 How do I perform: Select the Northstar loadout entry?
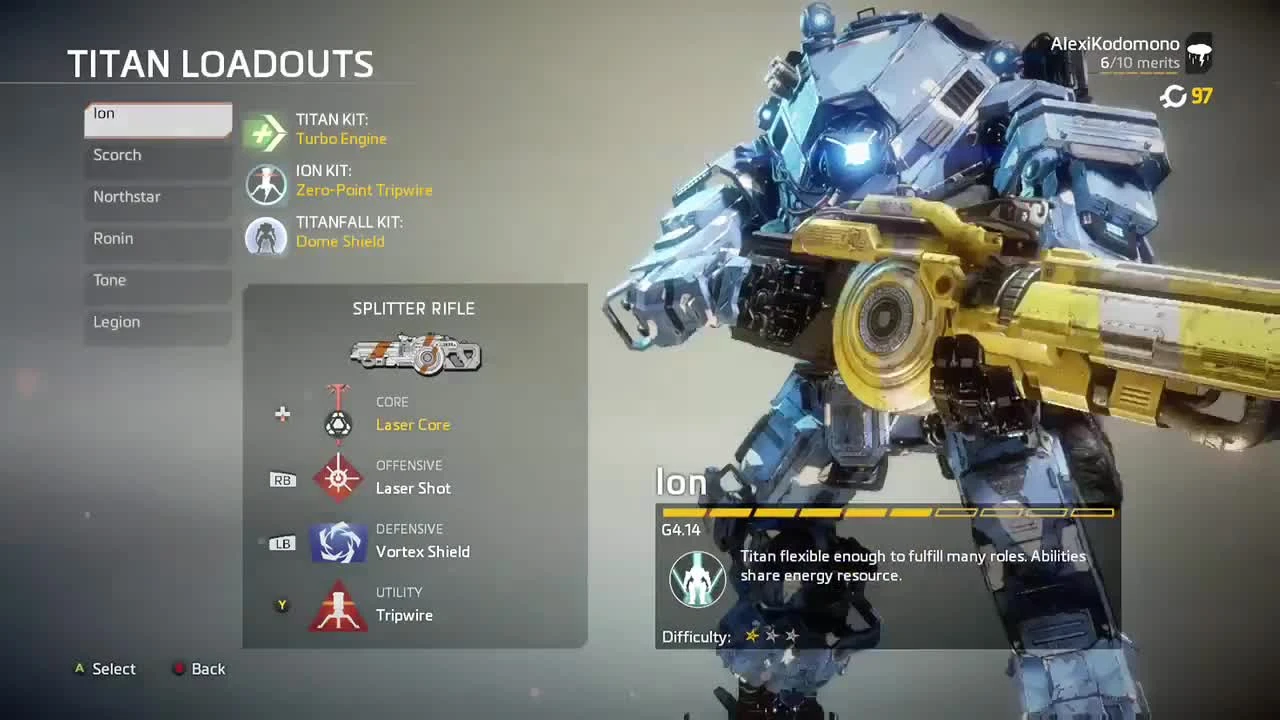pos(157,197)
